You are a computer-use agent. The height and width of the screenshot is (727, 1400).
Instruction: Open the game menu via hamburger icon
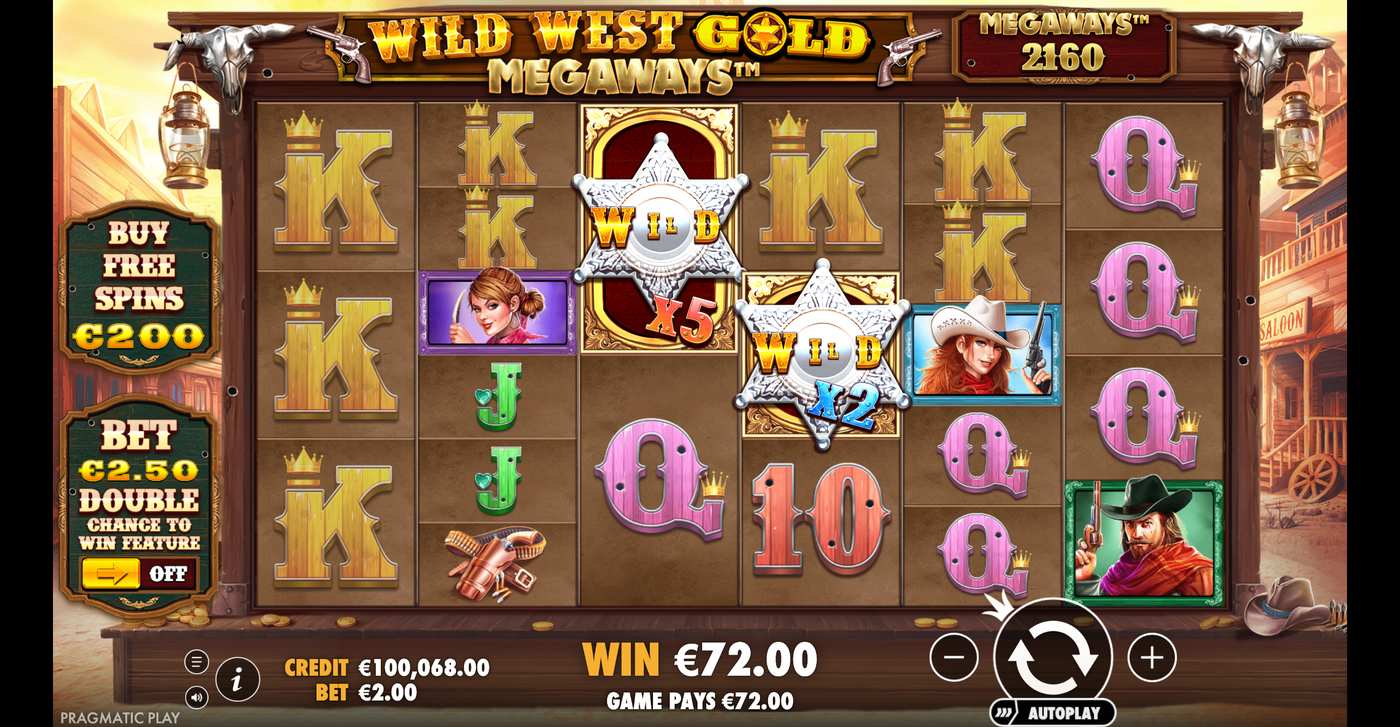pyautogui.click(x=196, y=661)
